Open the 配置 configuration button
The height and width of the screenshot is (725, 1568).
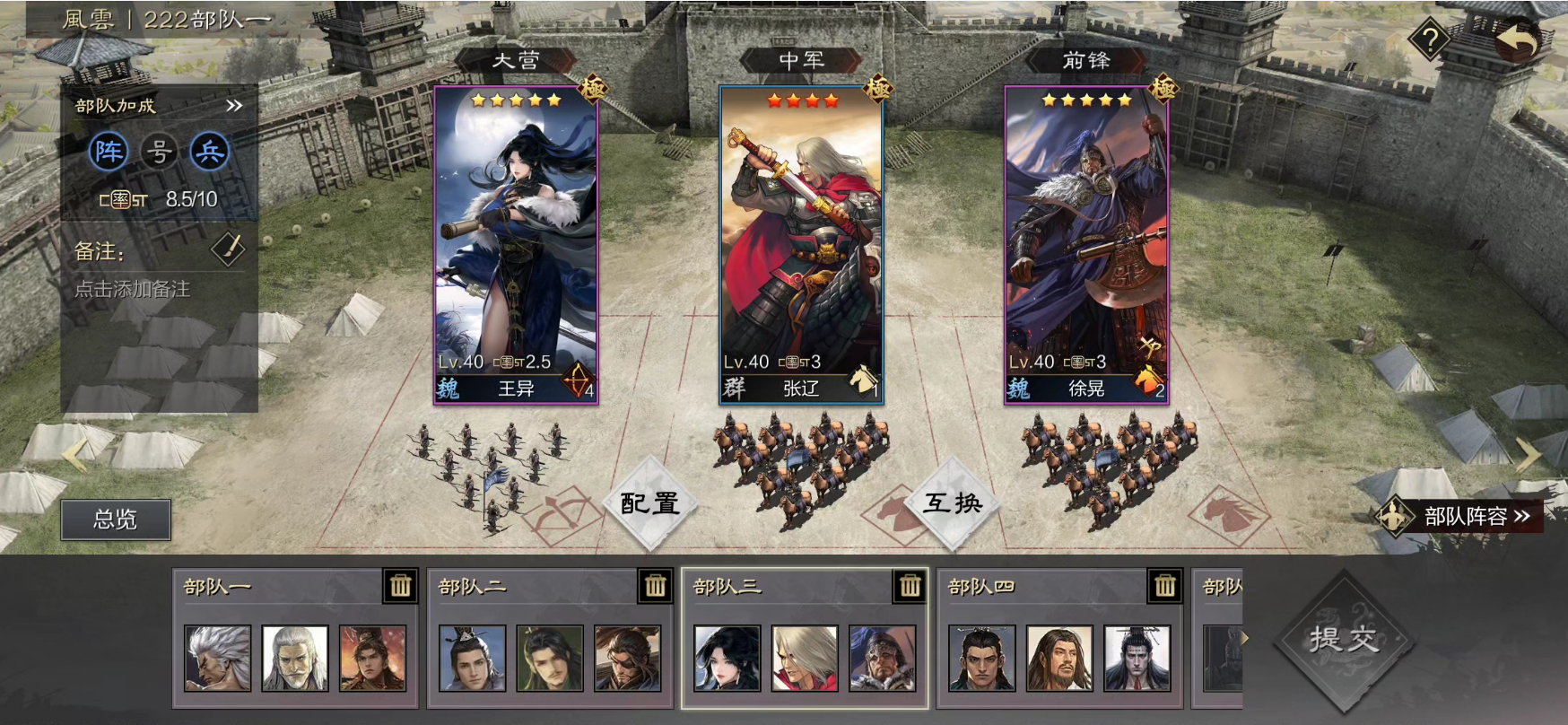pyautogui.click(x=649, y=503)
